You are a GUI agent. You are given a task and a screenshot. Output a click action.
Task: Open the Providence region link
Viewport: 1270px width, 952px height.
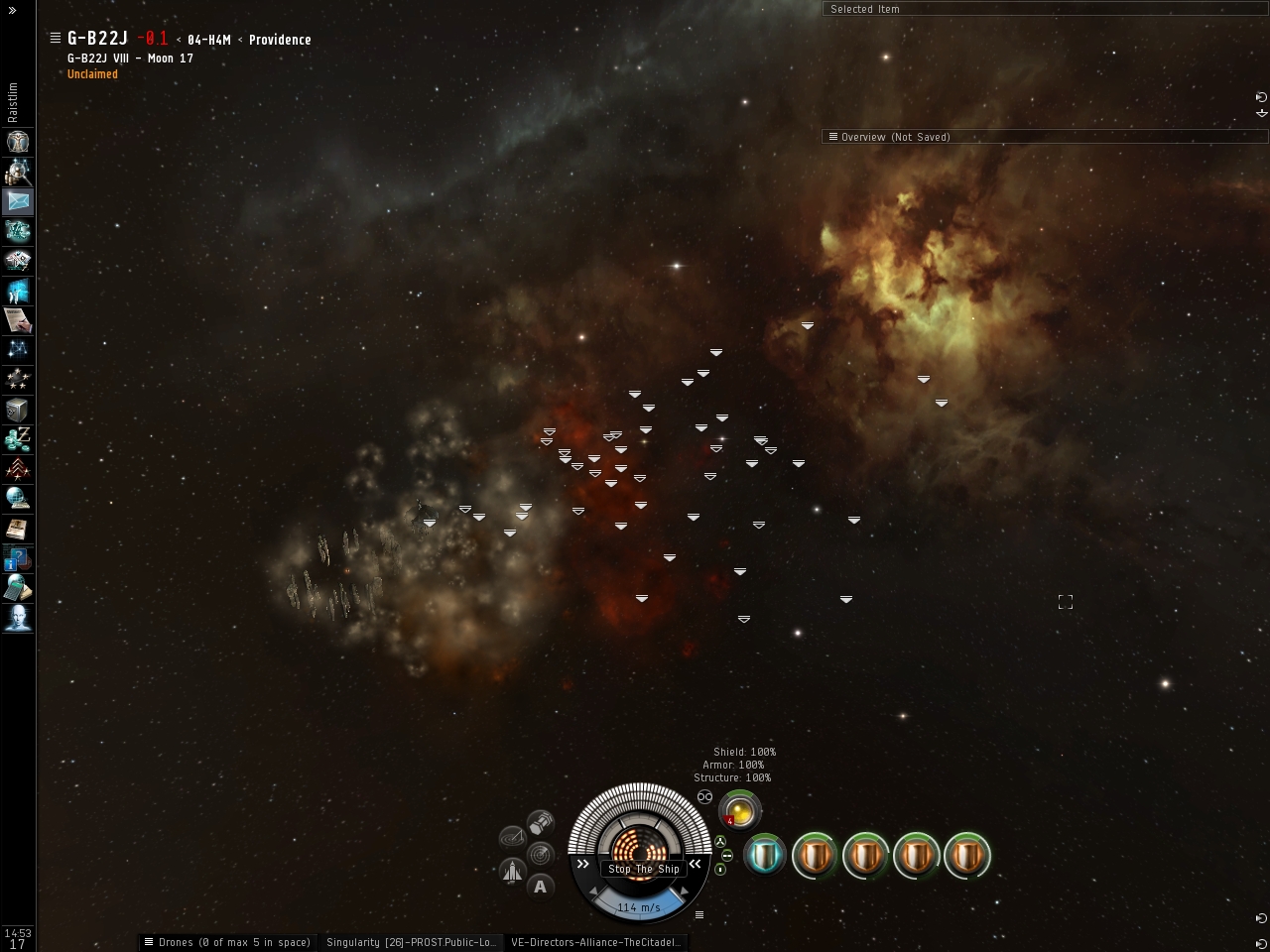coord(280,40)
